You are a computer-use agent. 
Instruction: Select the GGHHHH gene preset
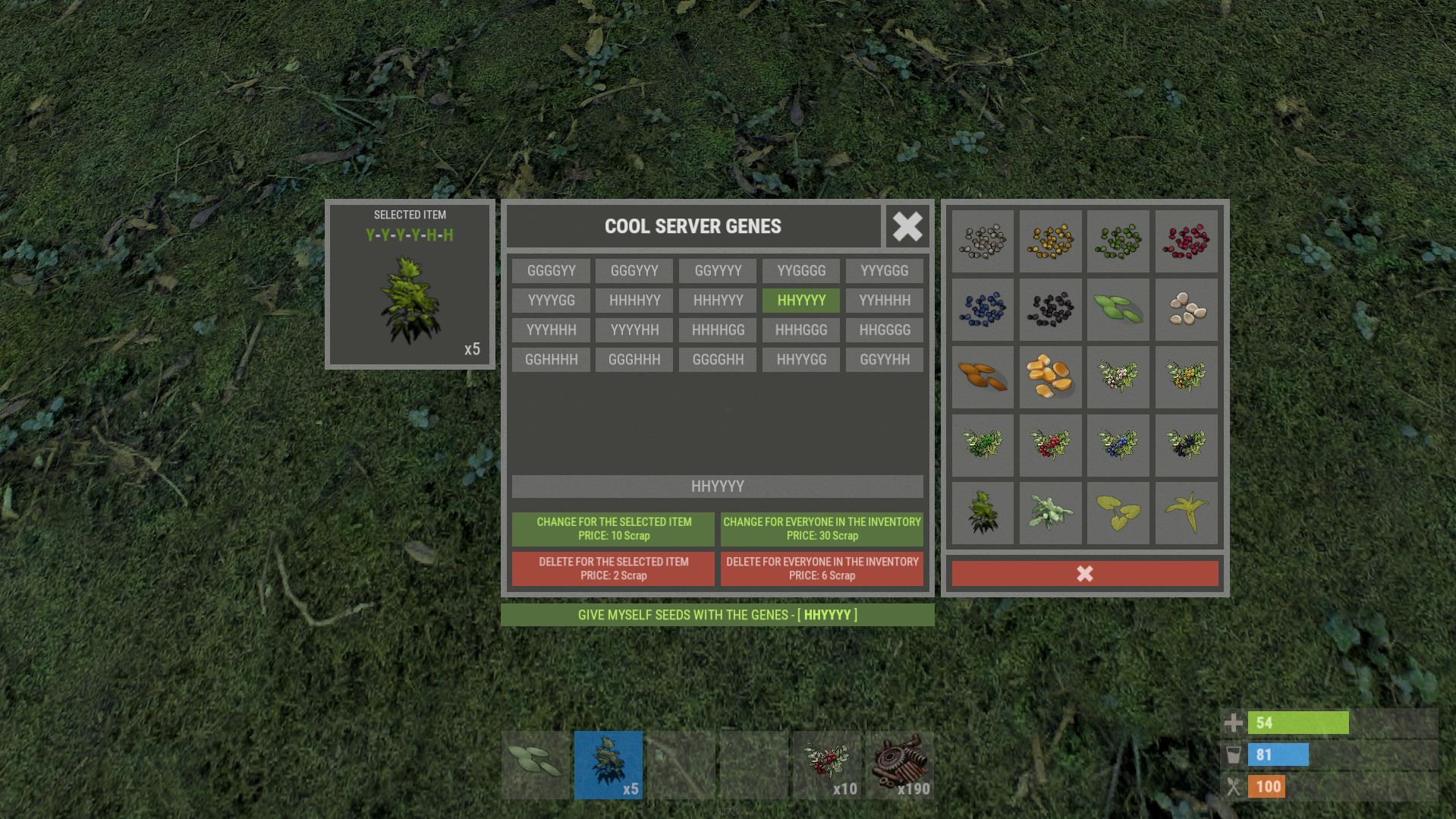551,360
